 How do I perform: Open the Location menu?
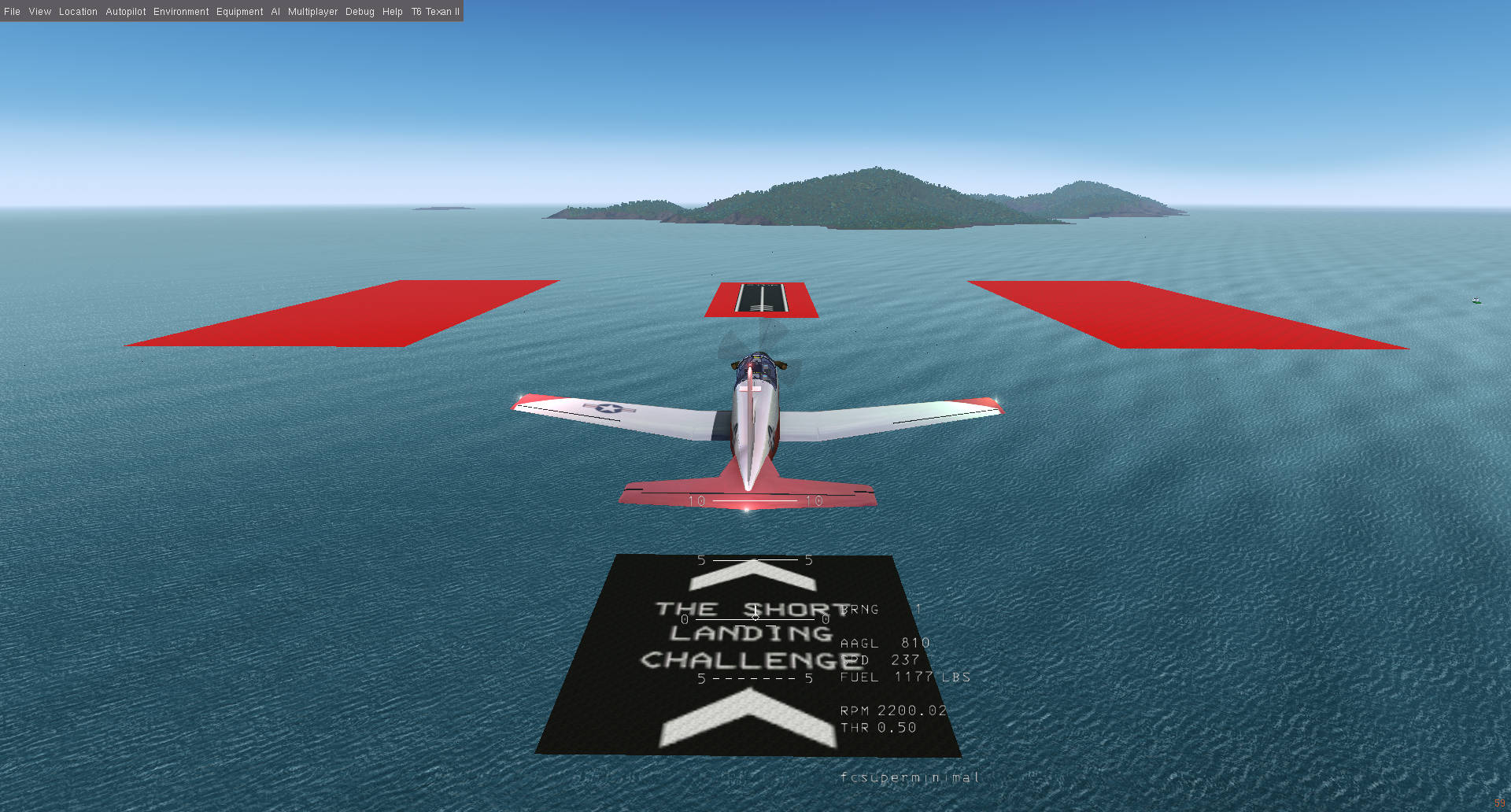(77, 11)
